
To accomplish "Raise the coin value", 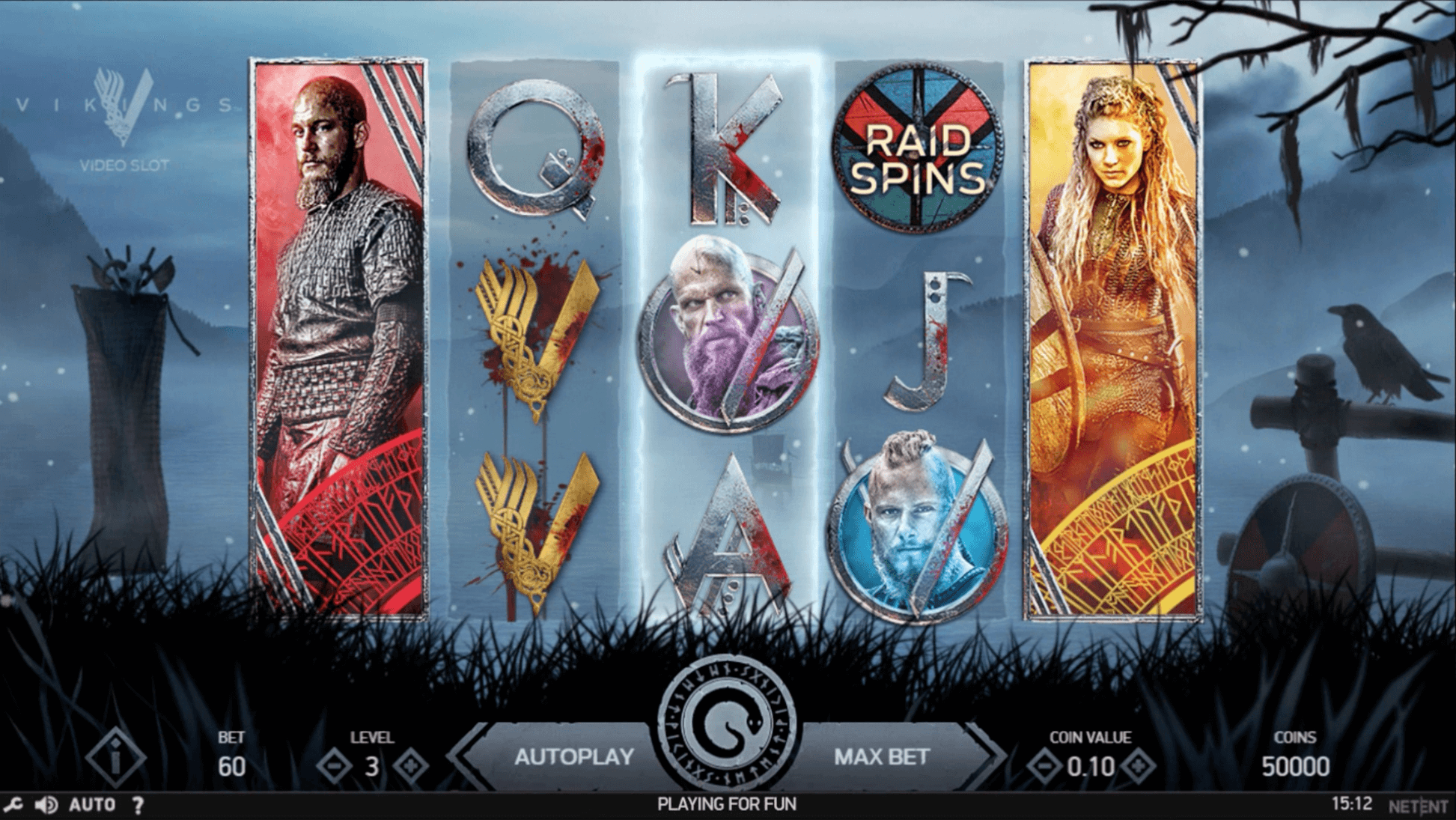I will click(x=1137, y=766).
